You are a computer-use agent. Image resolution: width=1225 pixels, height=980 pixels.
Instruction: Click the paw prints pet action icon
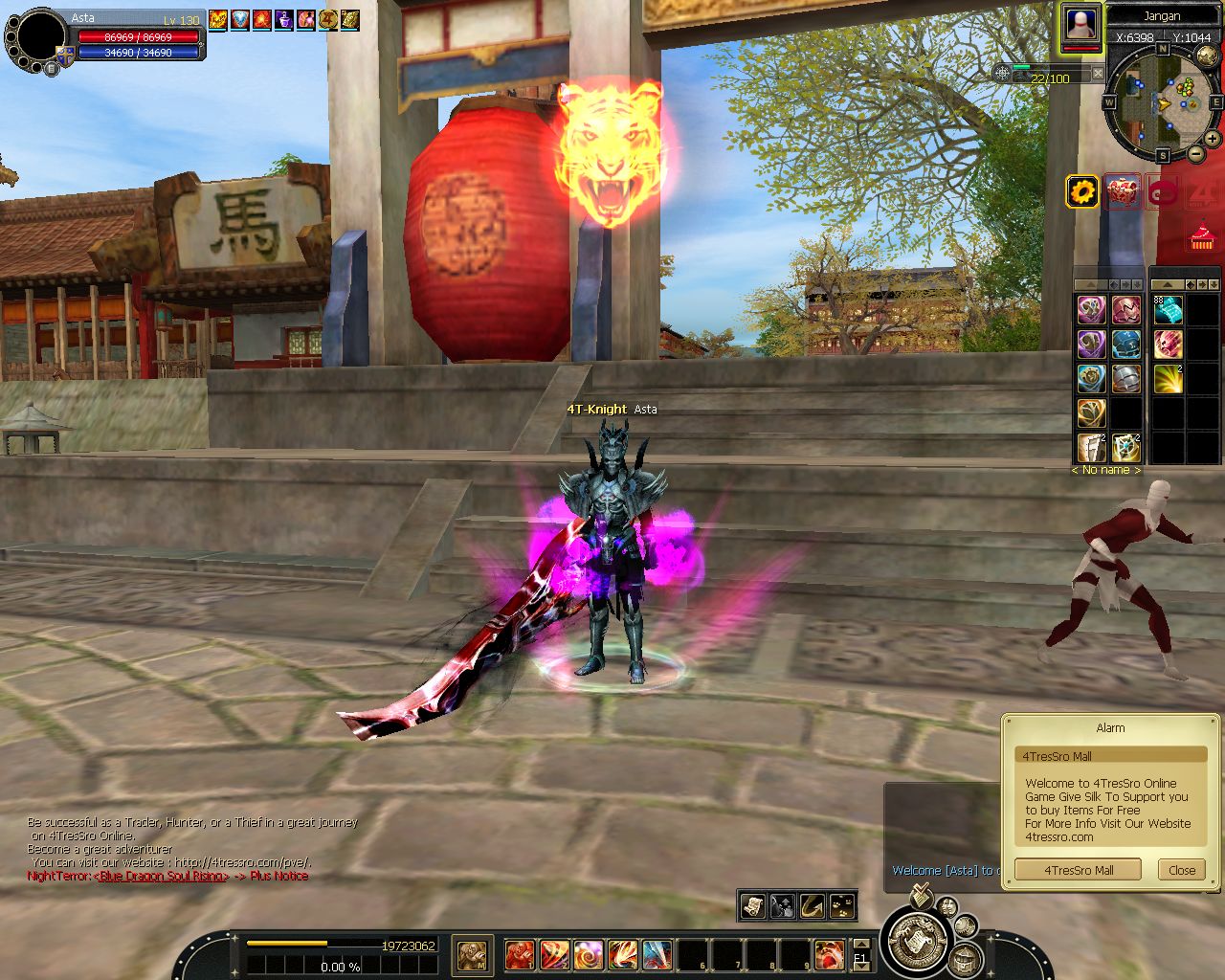pyautogui.click(x=842, y=905)
